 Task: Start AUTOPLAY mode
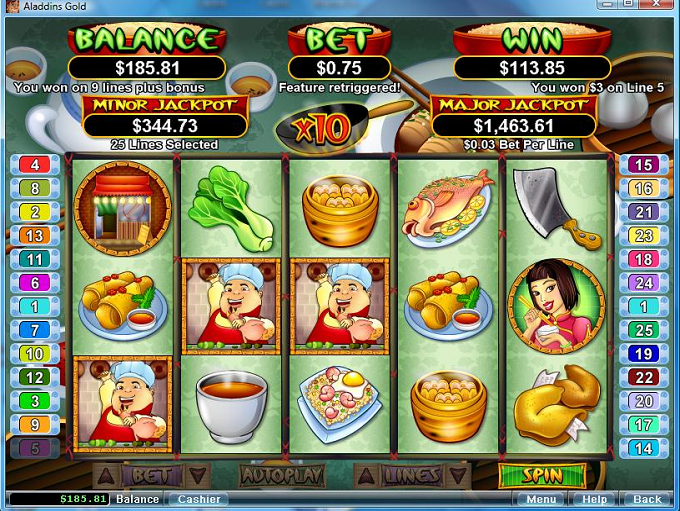(280, 475)
